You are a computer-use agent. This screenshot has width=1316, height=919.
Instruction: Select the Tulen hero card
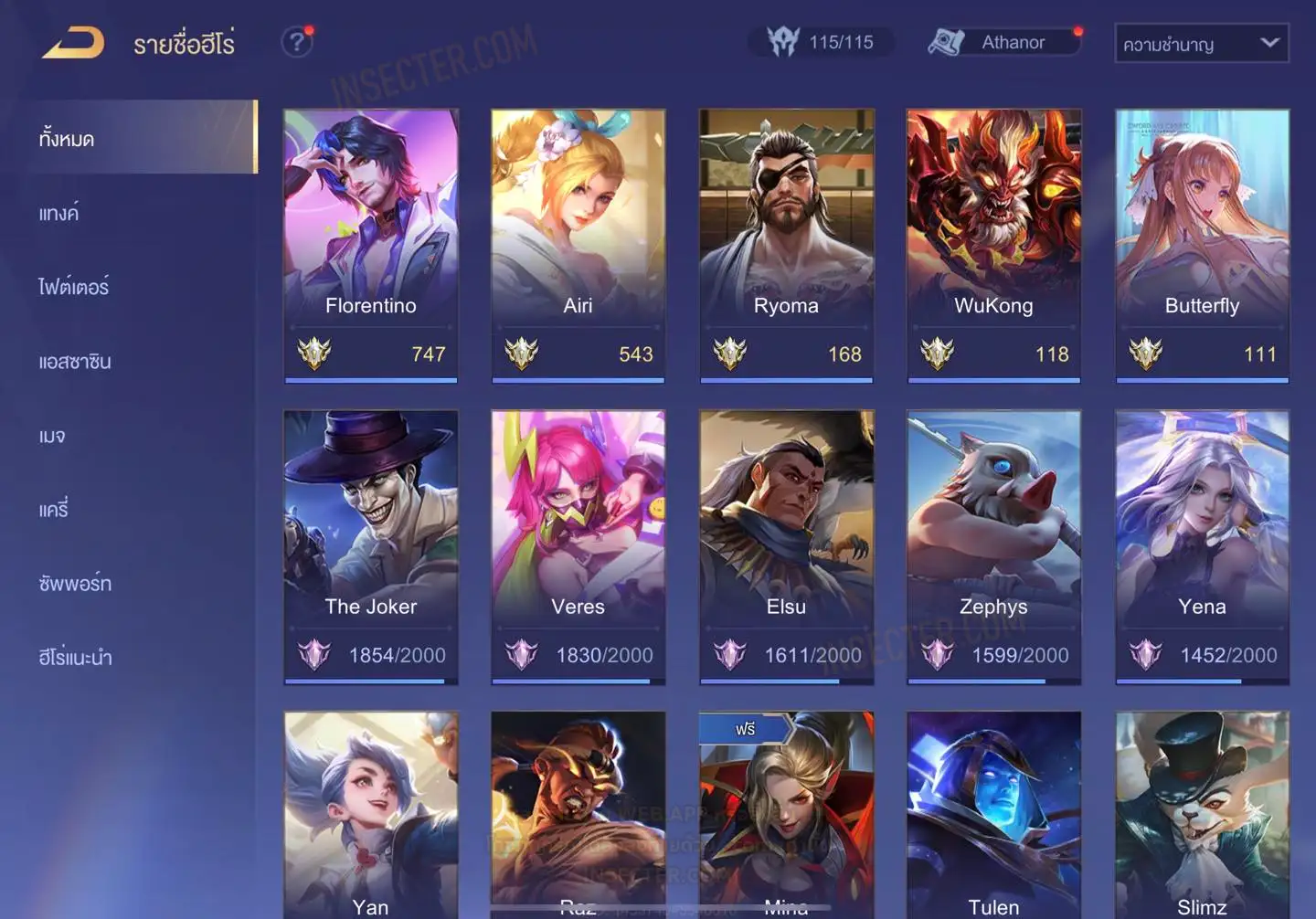click(993, 815)
